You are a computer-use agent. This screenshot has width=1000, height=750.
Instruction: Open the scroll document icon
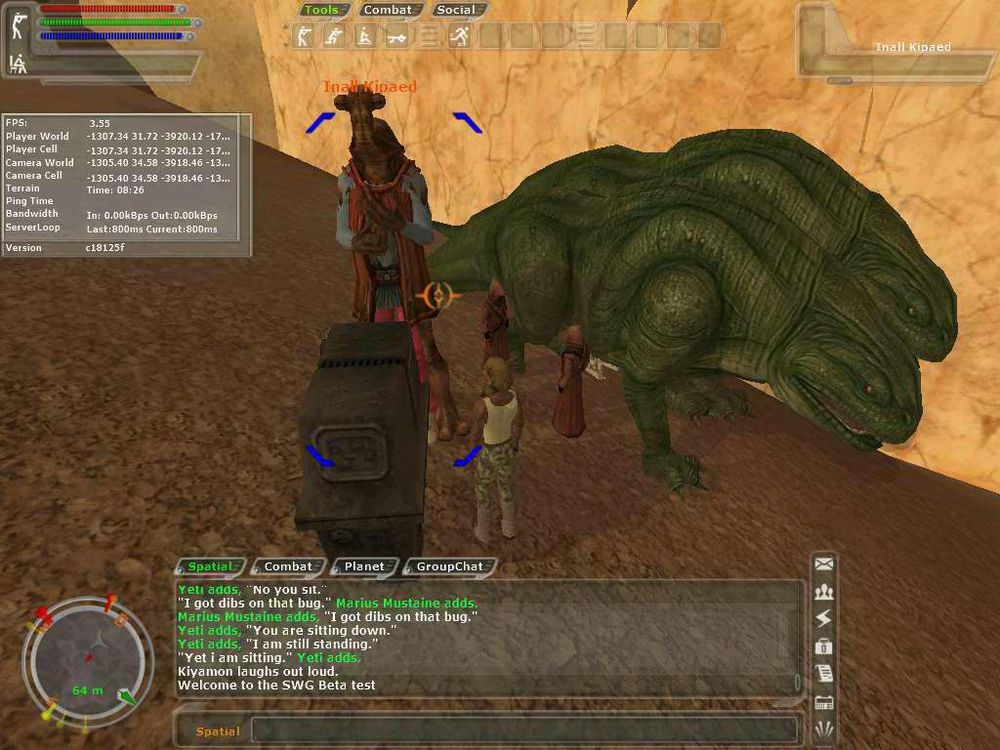point(824,673)
